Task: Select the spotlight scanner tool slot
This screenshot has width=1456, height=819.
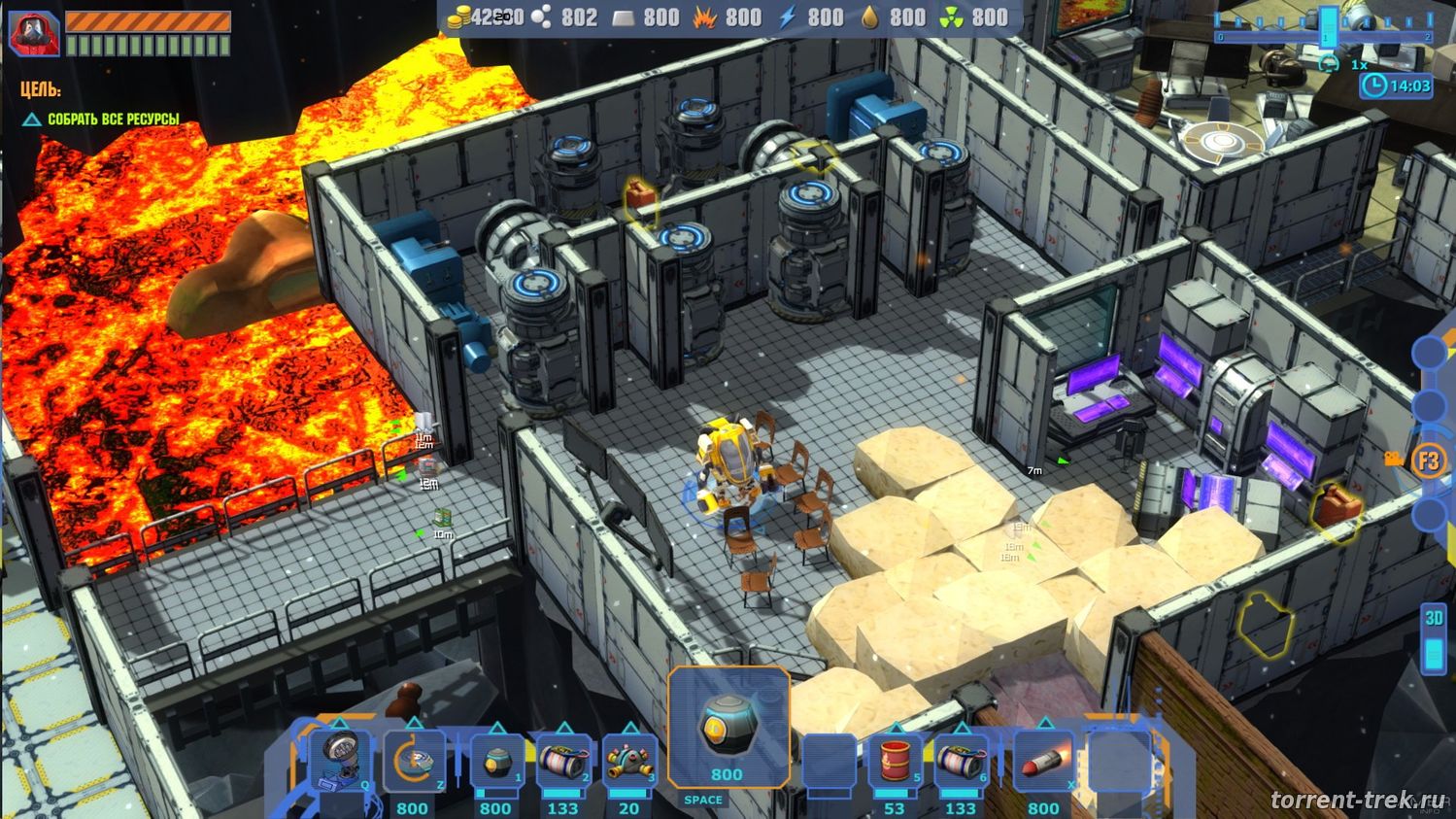Action: (338, 760)
